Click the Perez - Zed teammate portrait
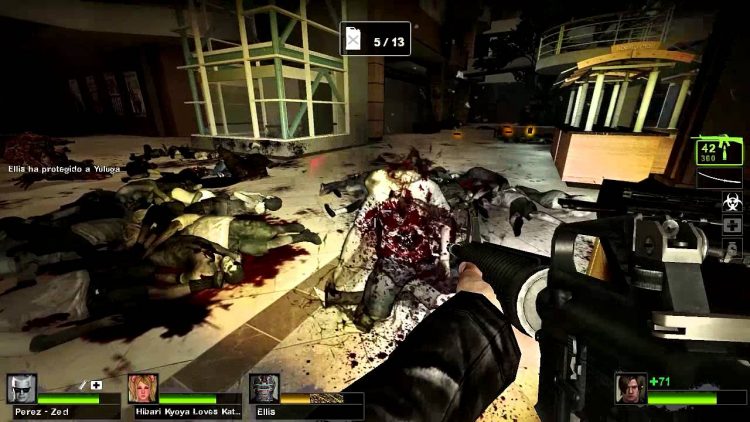 (x=21, y=389)
